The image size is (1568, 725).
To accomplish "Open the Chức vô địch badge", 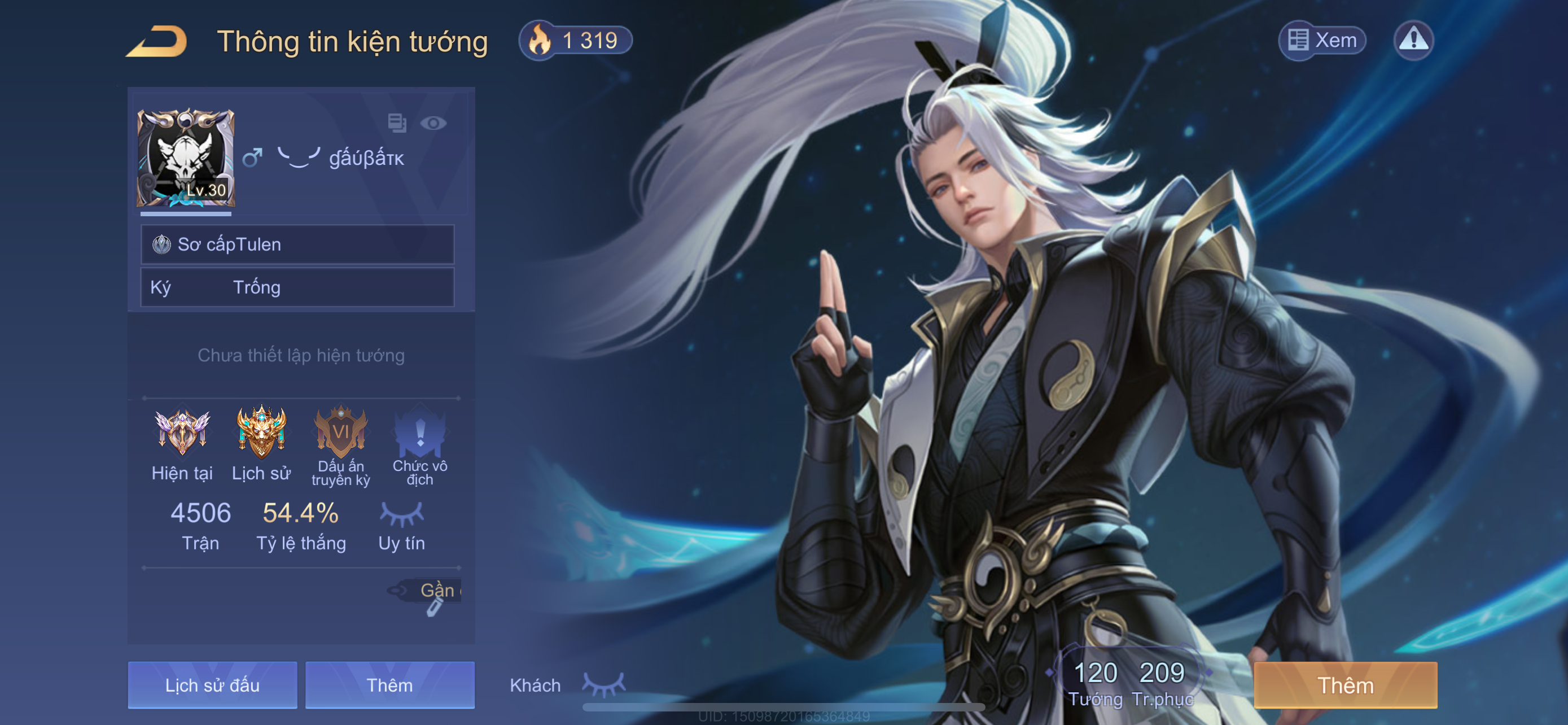I will pyautogui.click(x=420, y=433).
